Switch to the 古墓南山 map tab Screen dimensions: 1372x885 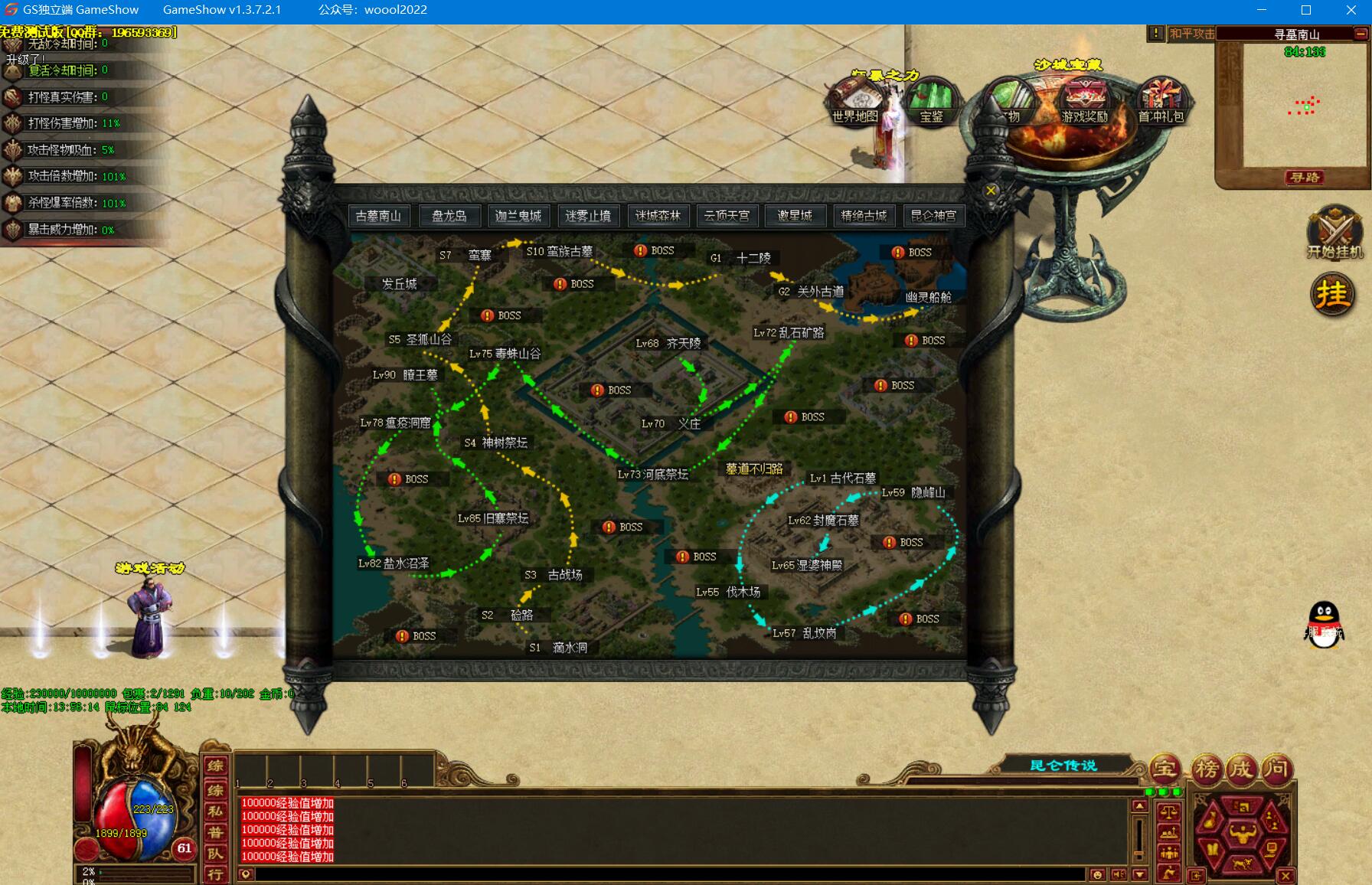click(378, 216)
